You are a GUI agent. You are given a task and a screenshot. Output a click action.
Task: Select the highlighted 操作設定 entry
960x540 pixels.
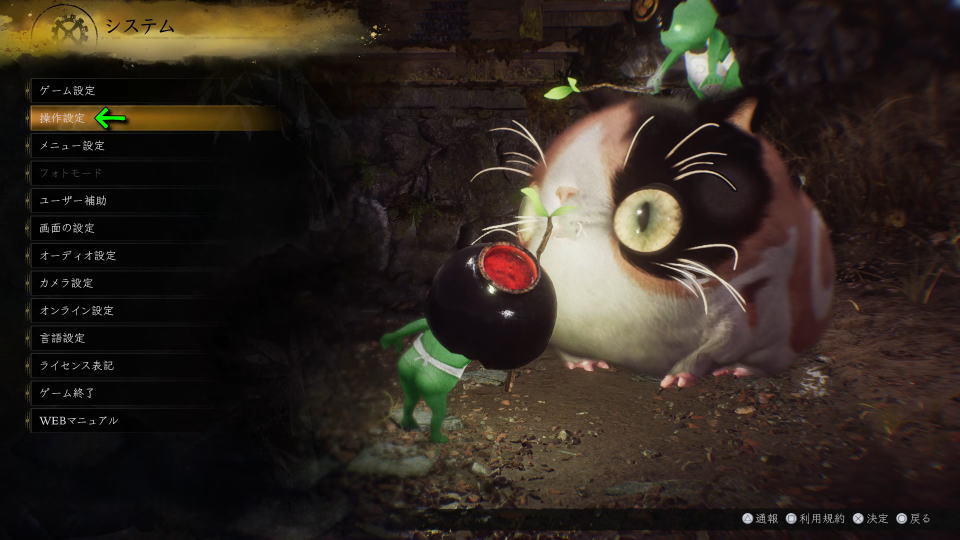(62, 118)
